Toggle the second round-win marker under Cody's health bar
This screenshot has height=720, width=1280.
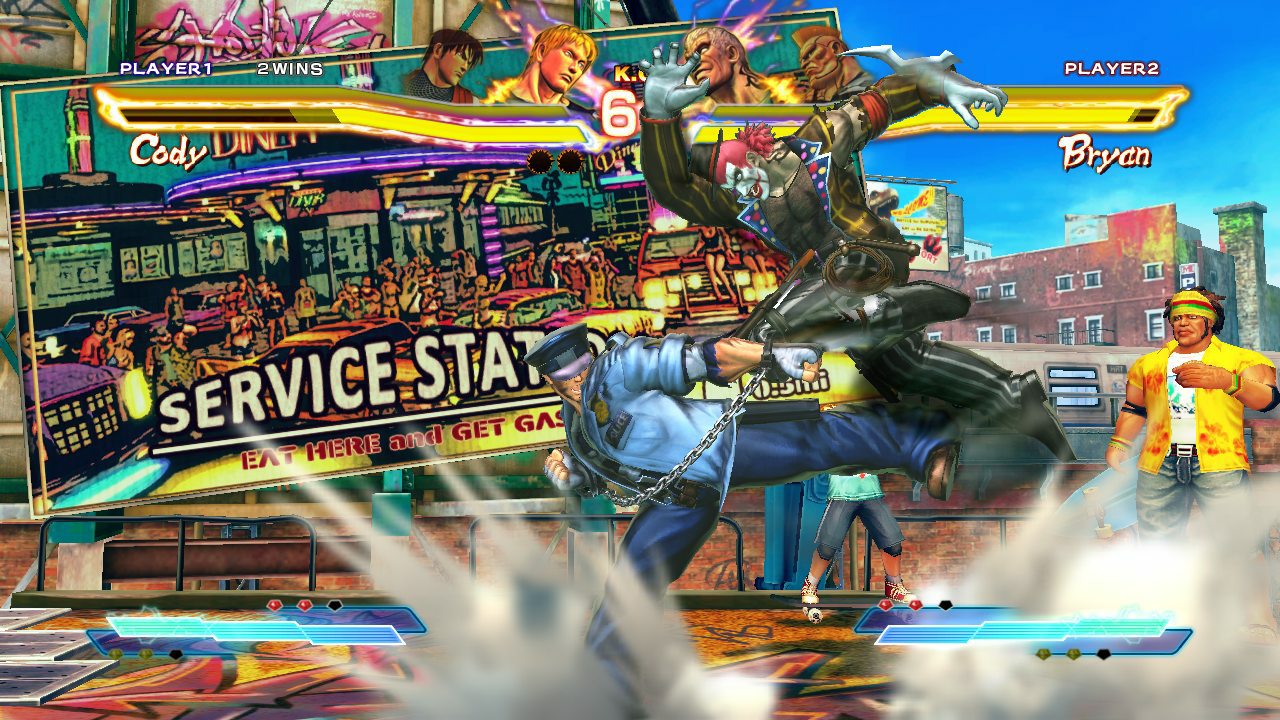(572, 162)
